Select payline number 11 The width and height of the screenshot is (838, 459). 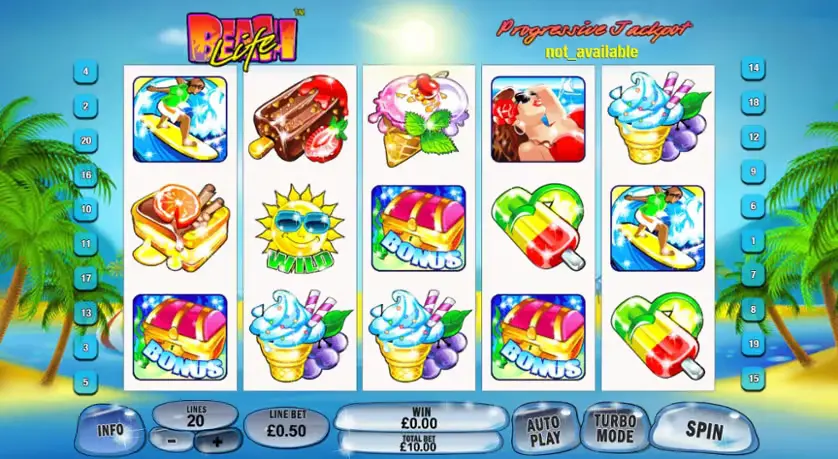point(87,244)
